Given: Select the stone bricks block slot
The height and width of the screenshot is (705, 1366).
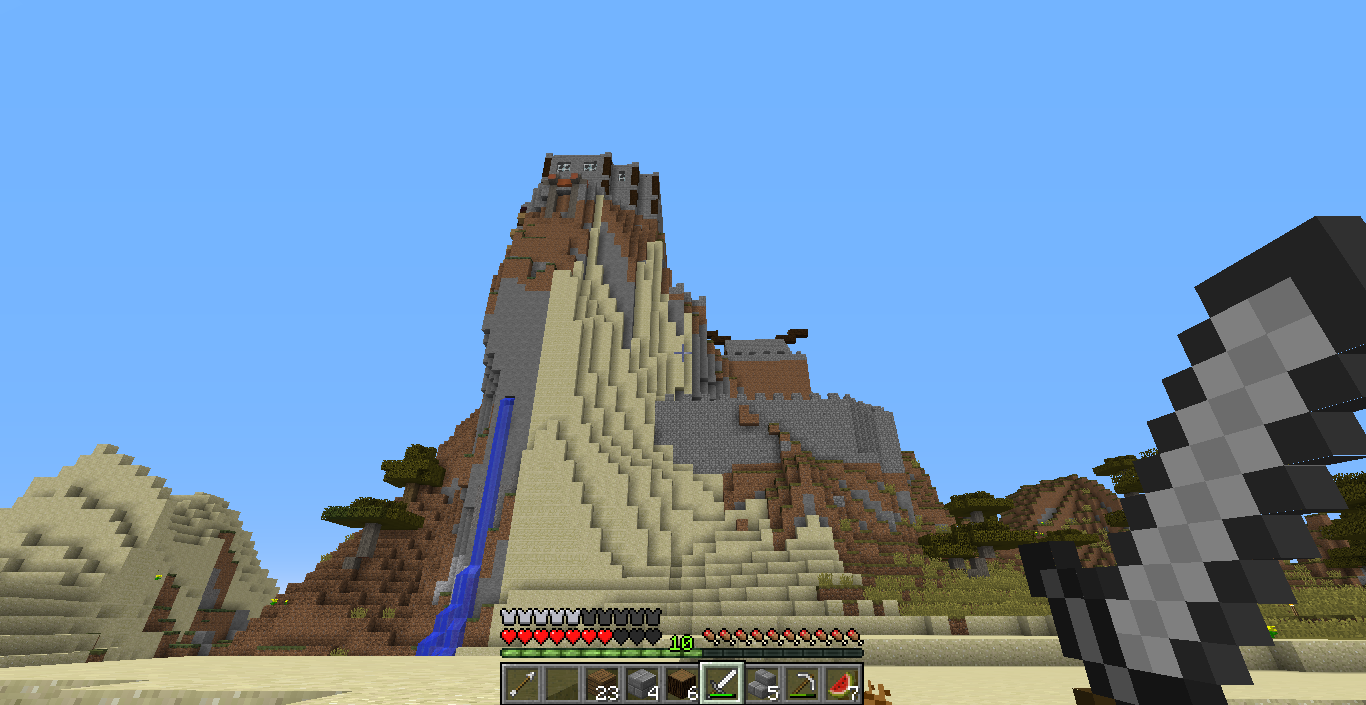Looking at the screenshot, I should tap(641, 683).
